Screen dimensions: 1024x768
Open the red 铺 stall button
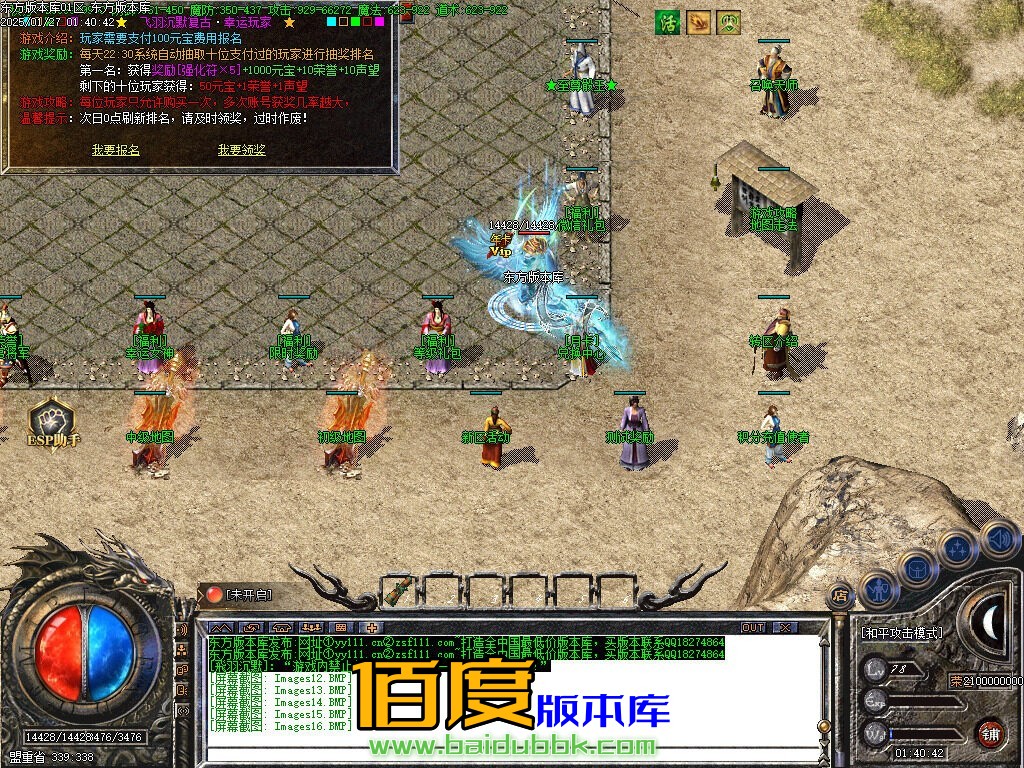coord(990,732)
